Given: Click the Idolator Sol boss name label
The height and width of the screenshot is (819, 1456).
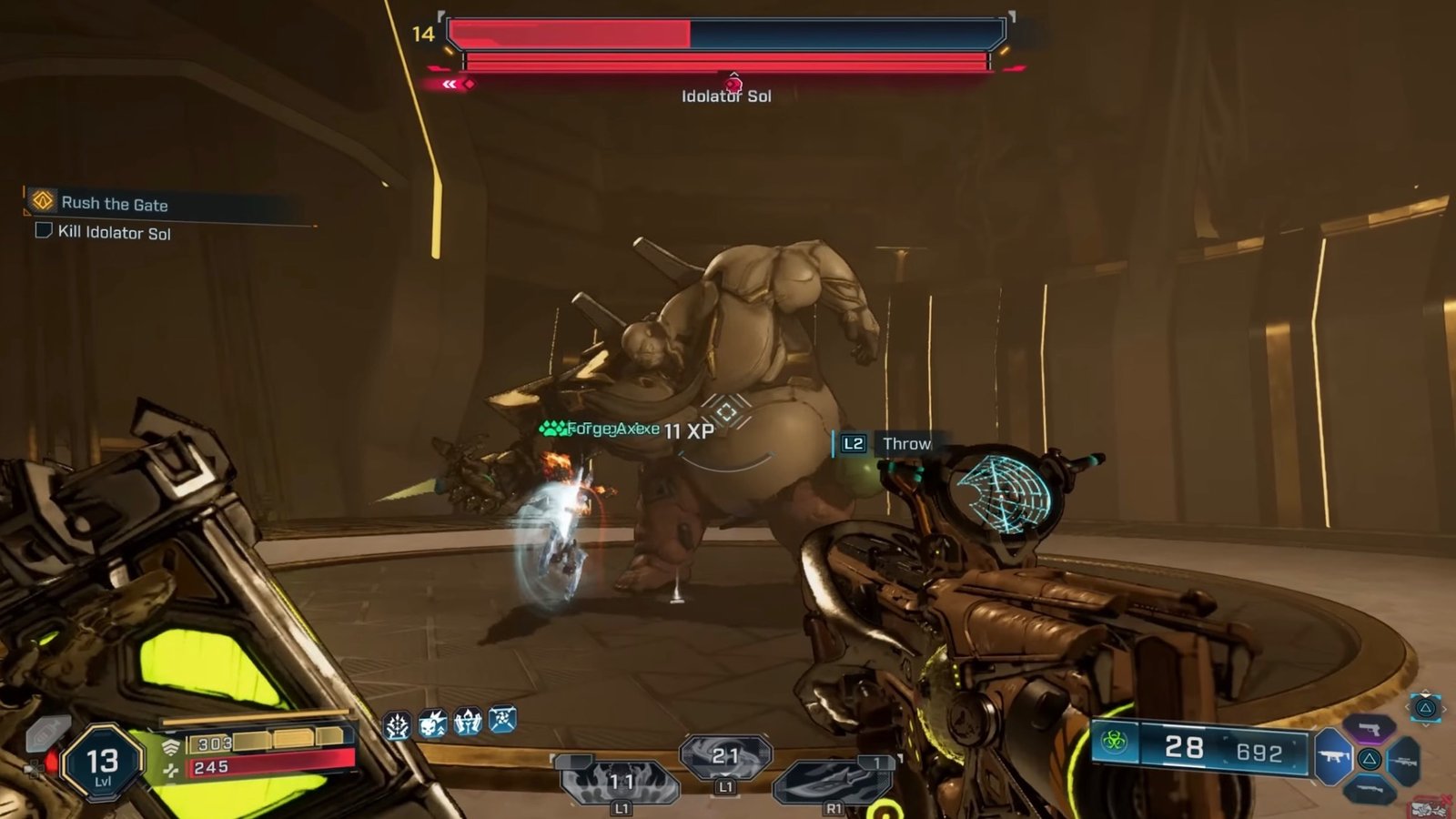Looking at the screenshot, I should point(726,96).
